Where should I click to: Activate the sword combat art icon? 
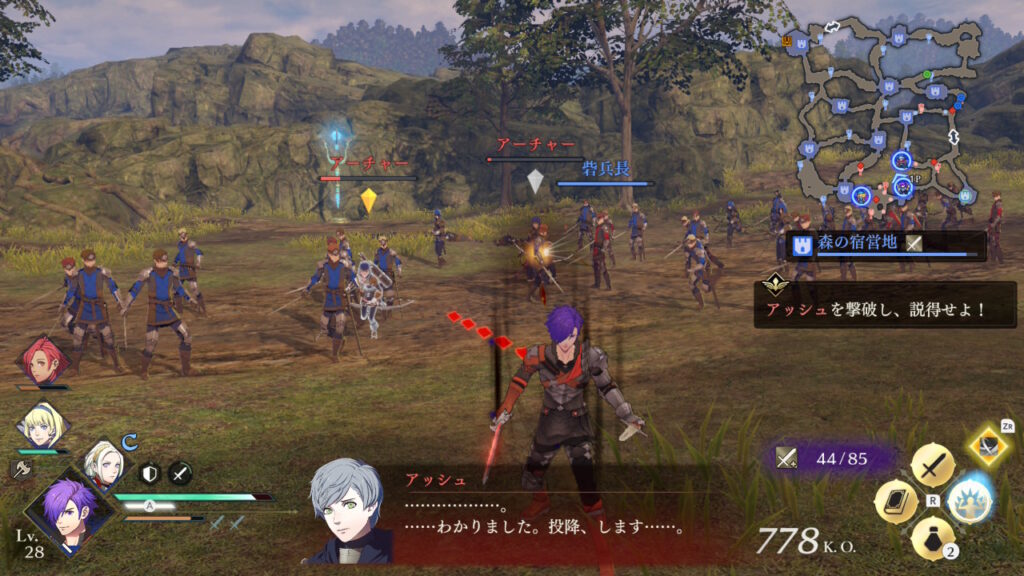[x=933, y=466]
